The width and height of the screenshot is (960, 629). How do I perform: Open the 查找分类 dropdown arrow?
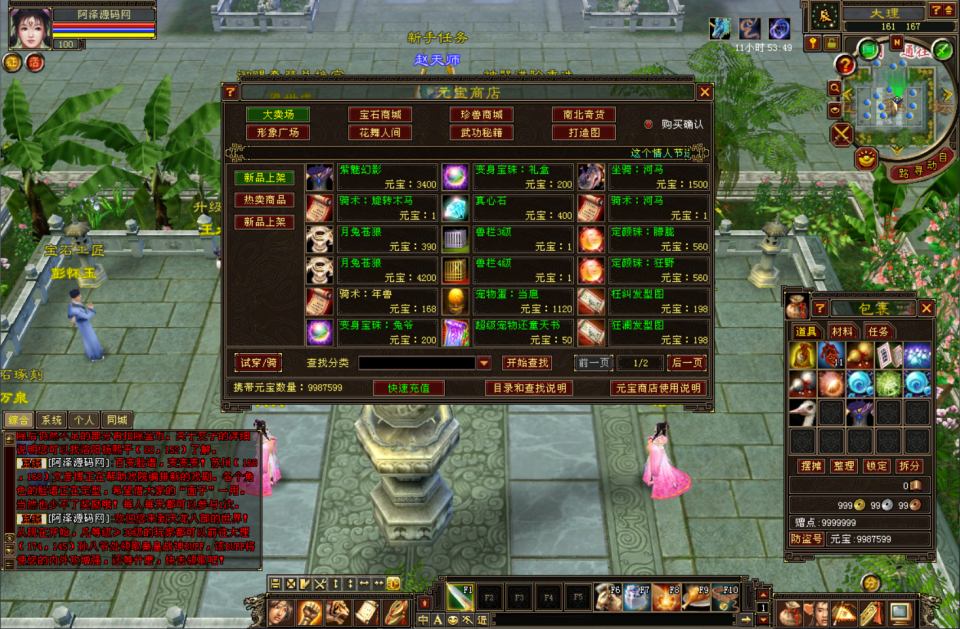pos(484,363)
